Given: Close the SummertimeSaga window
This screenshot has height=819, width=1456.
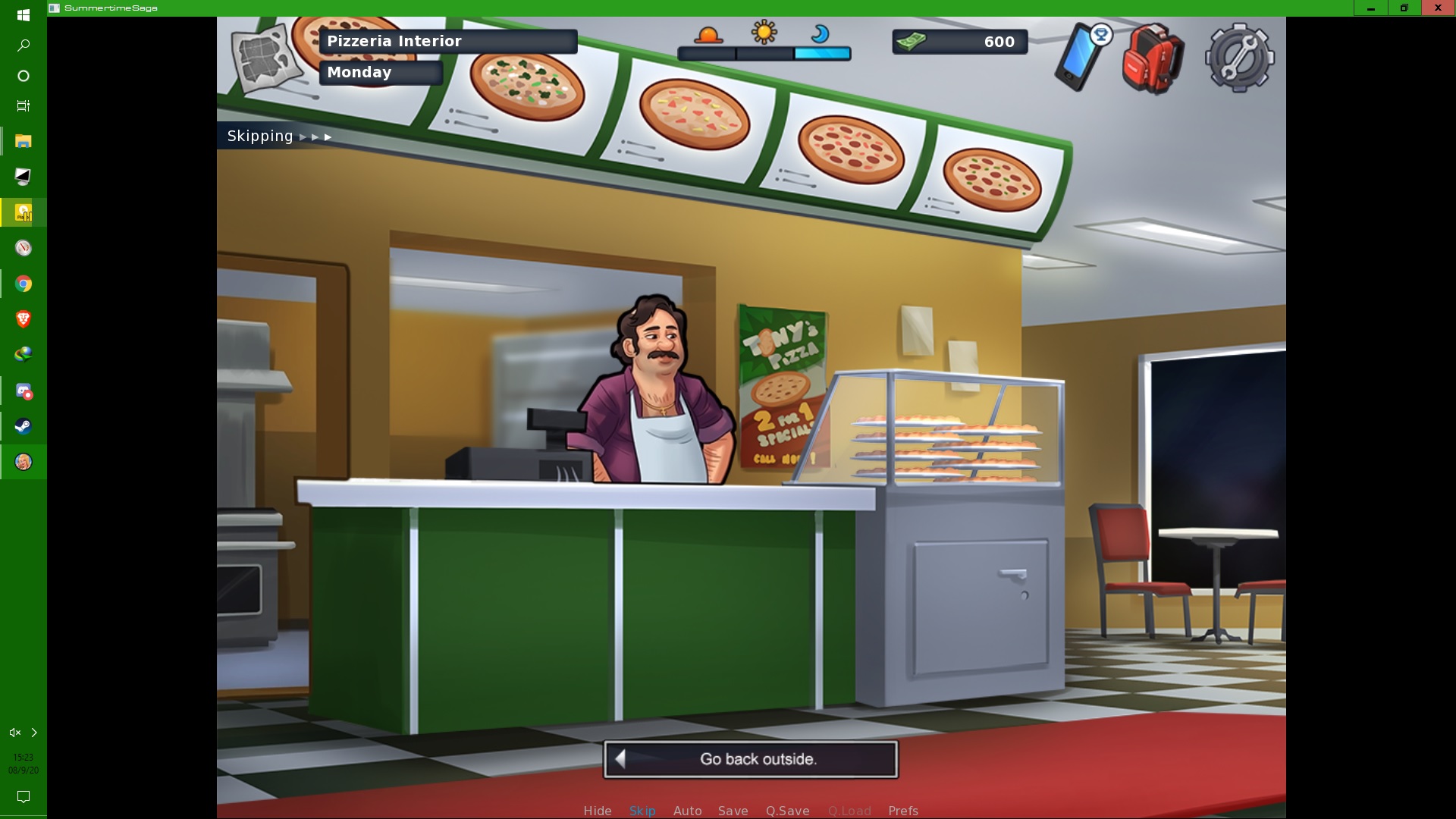Looking at the screenshot, I should (x=1438, y=8).
